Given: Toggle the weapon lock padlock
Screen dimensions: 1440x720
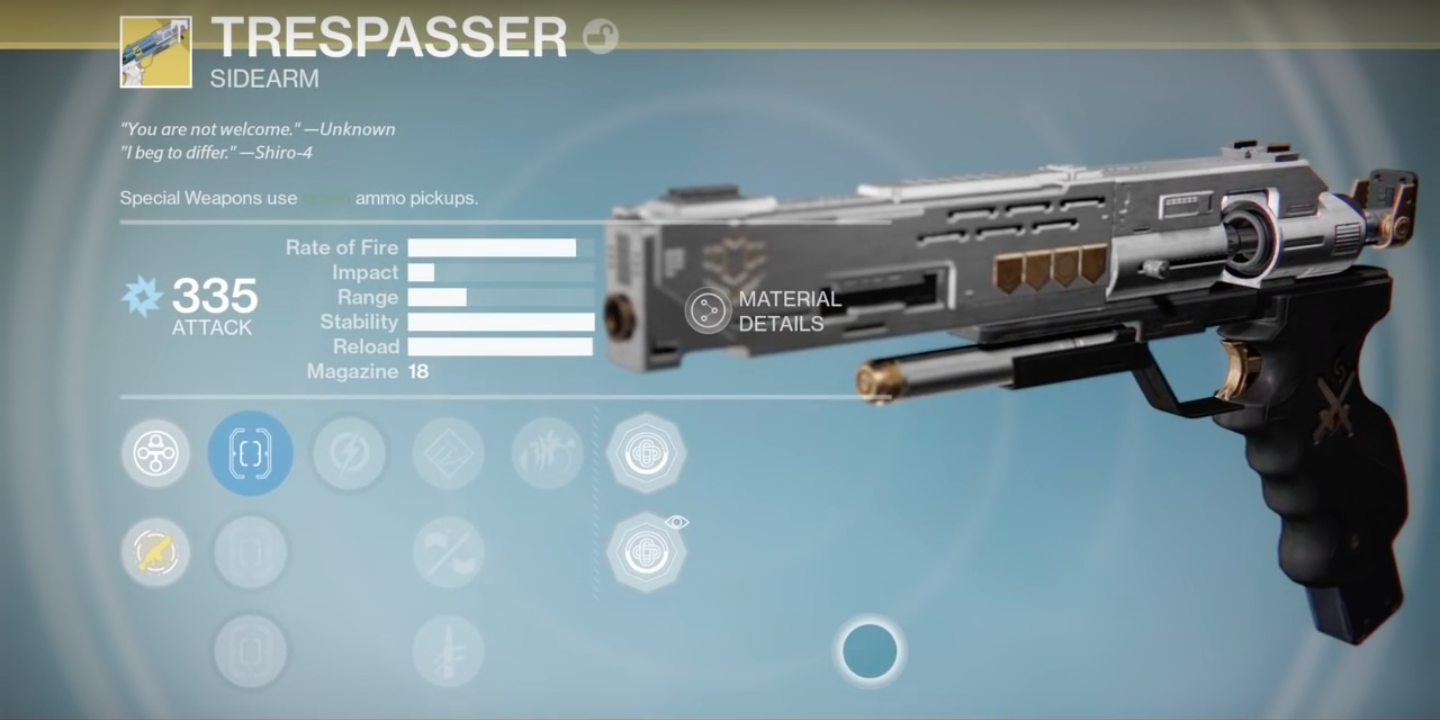Looking at the screenshot, I should [601, 34].
